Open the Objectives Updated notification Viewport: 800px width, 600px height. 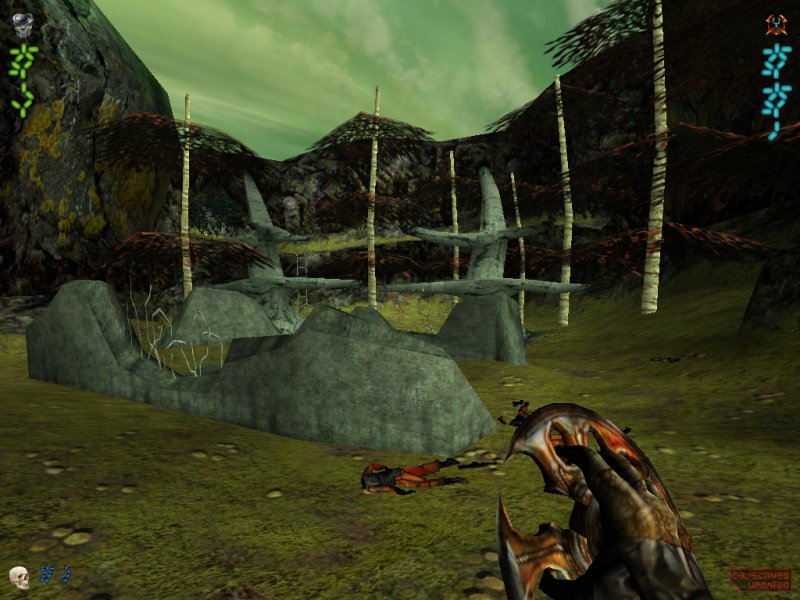coord(761,578)
